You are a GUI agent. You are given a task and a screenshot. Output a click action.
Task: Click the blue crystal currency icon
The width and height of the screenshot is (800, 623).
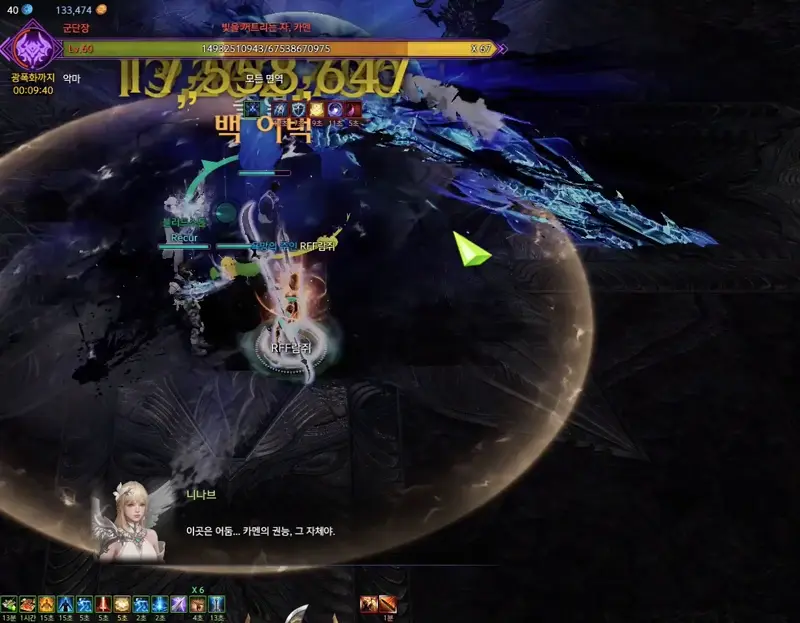[x=27, y=10]
